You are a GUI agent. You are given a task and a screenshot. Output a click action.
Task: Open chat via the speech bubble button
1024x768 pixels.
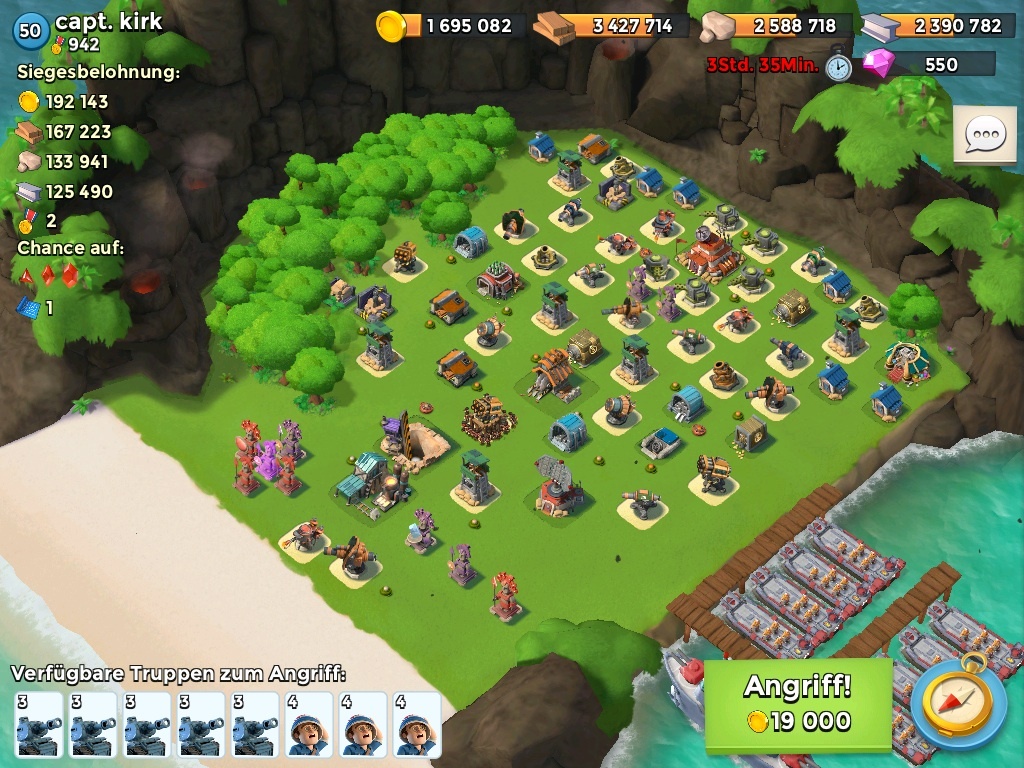[x=984, y=136]
